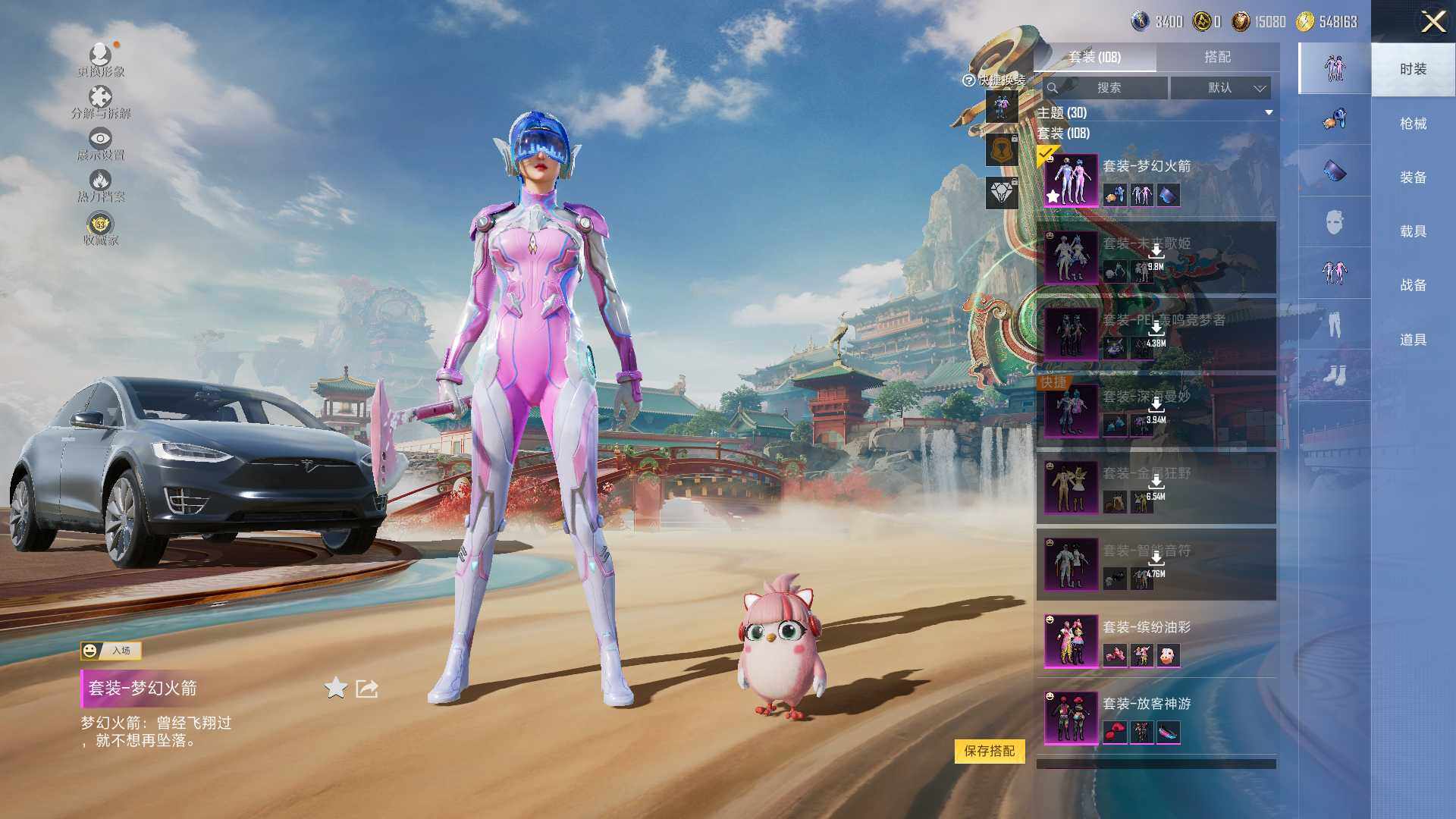This screenshot has width=1456, height=819.
Task: Open 分解与拆解 puzzle-piece option
Action: [x=101, y=102]
